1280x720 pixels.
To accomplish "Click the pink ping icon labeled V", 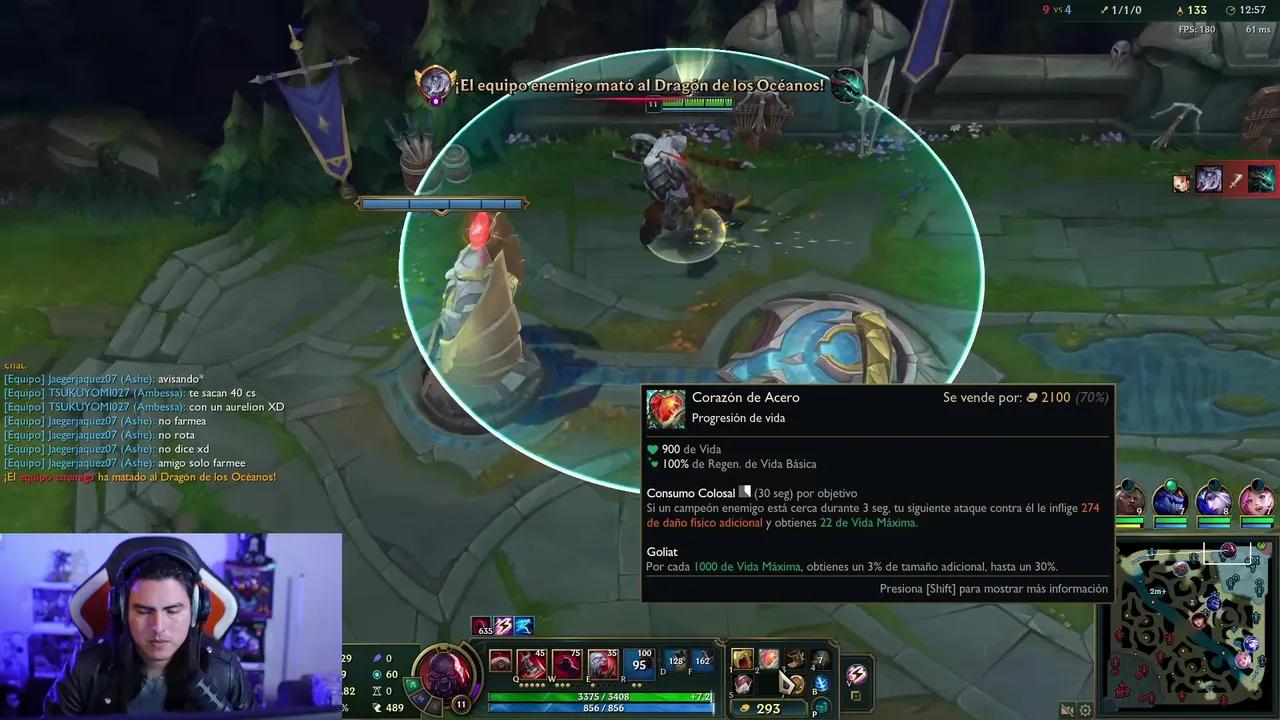I will point(855,674).
